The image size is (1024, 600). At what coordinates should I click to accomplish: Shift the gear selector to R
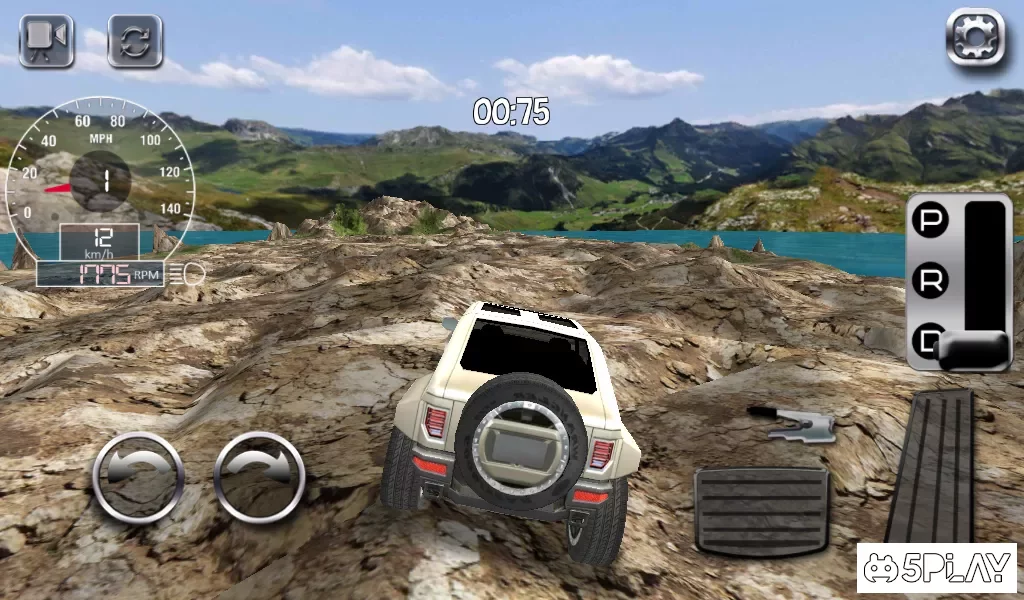(931, 282)
